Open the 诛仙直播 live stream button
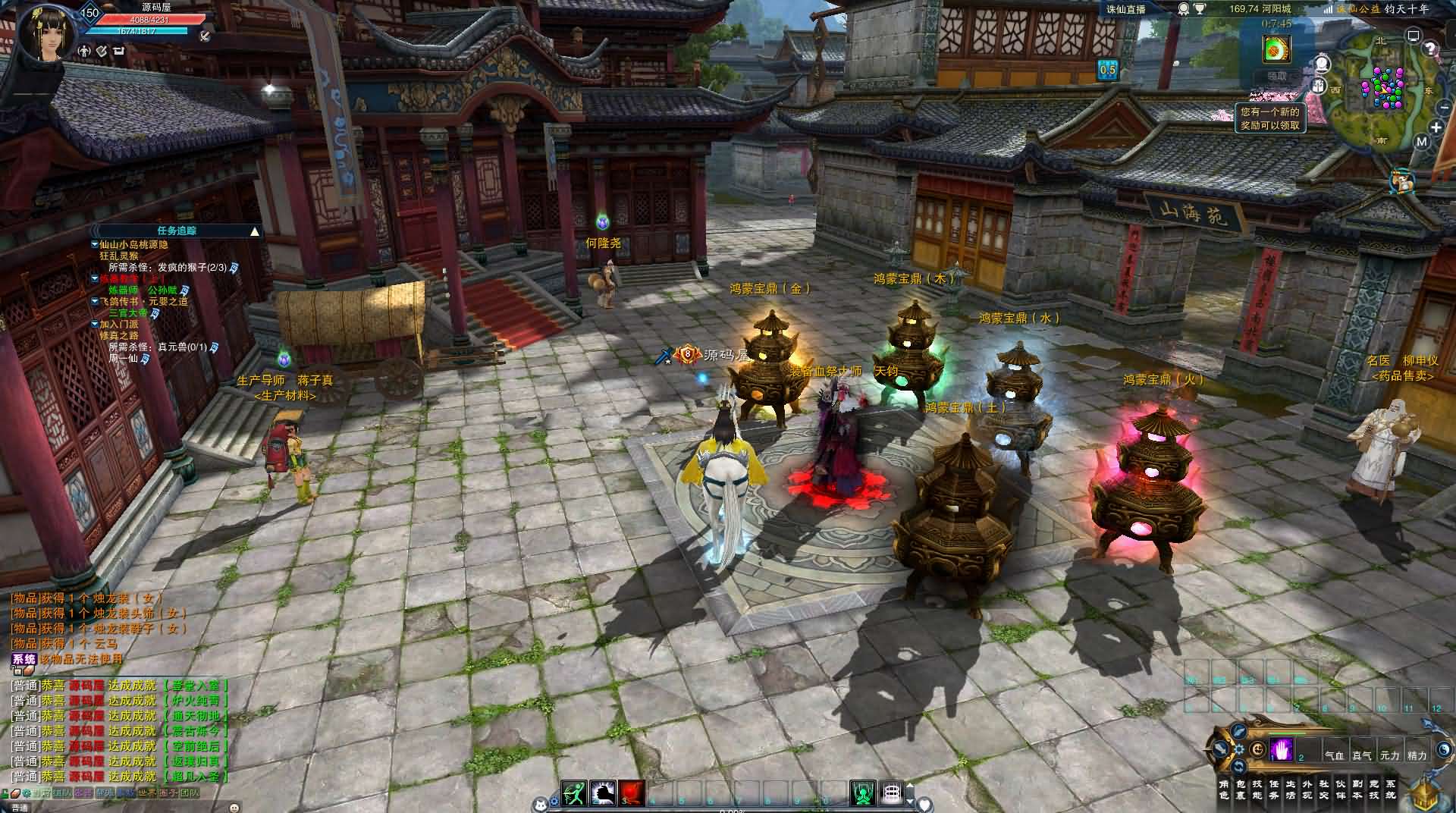 point(1125,9)
